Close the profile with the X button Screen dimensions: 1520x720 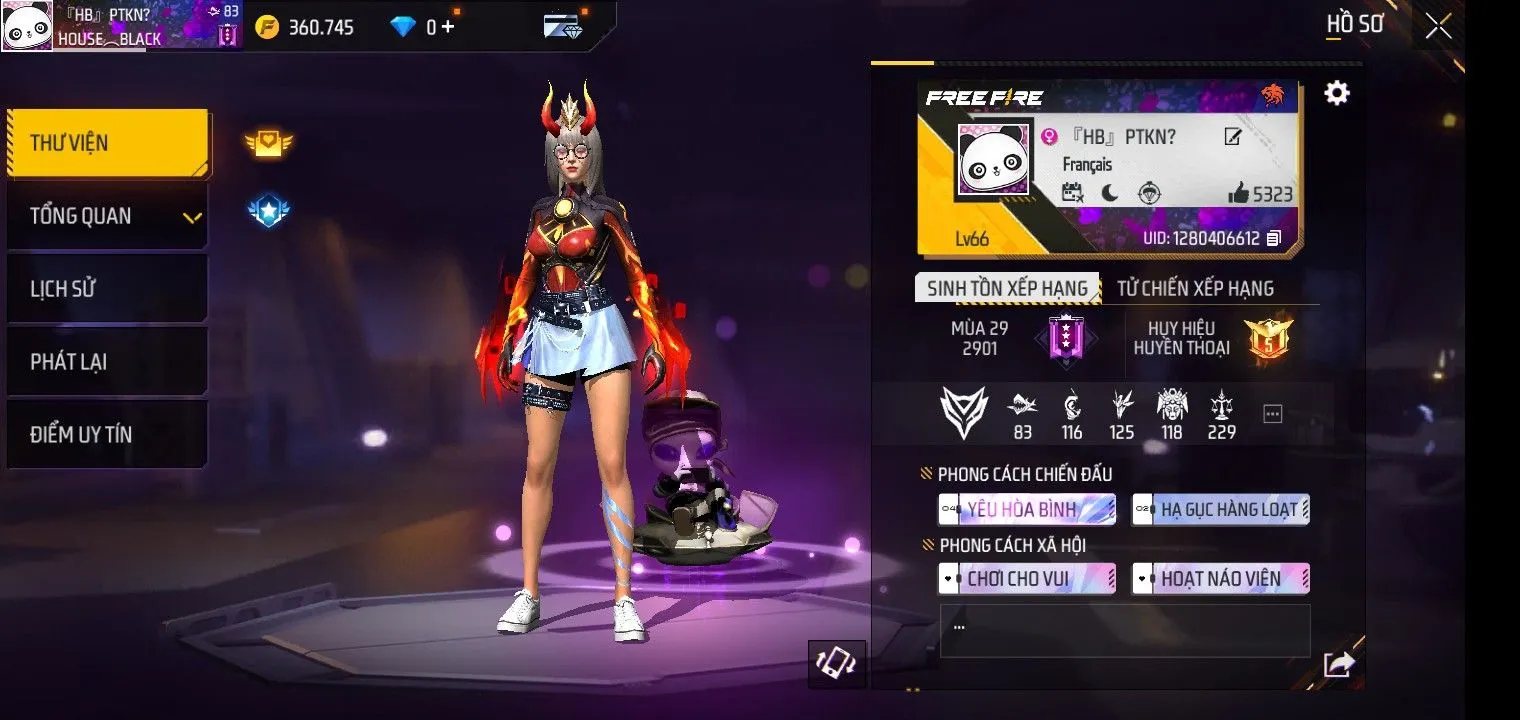pyautogui.click(x=1438, y=27)
